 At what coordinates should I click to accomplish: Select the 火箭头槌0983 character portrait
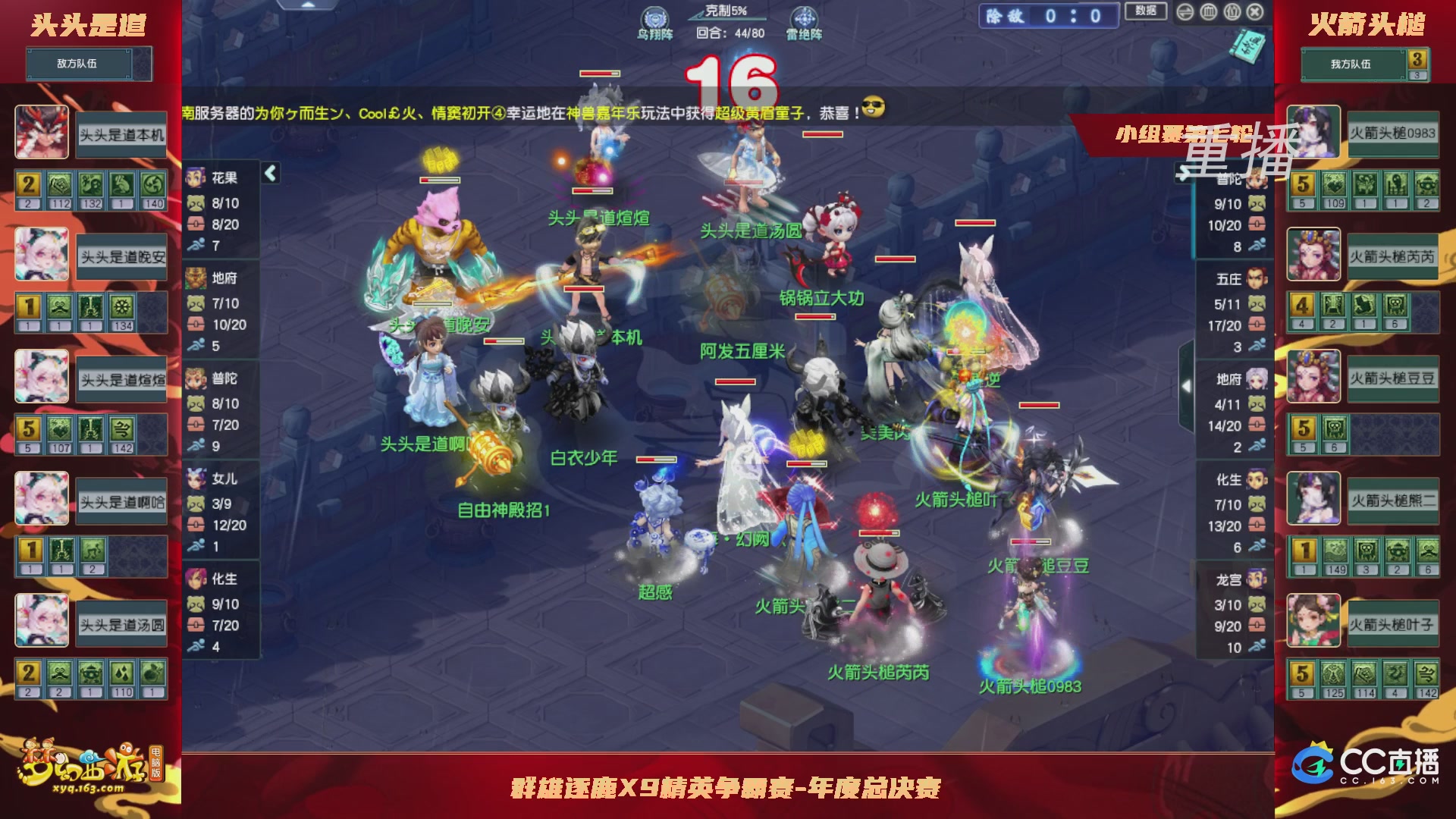tap(1313, 133)
